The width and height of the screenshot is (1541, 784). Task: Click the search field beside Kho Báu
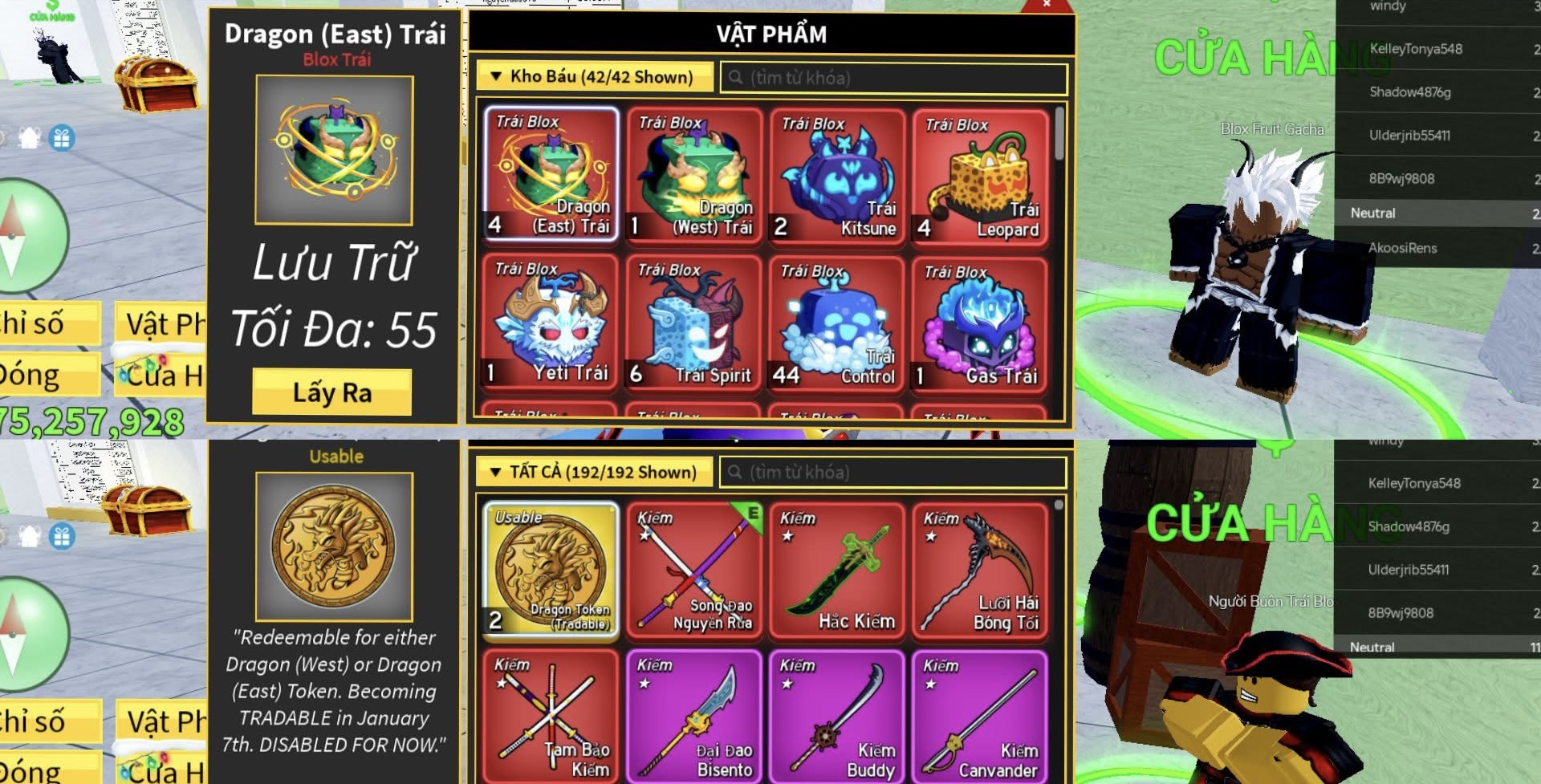point(895,78)
